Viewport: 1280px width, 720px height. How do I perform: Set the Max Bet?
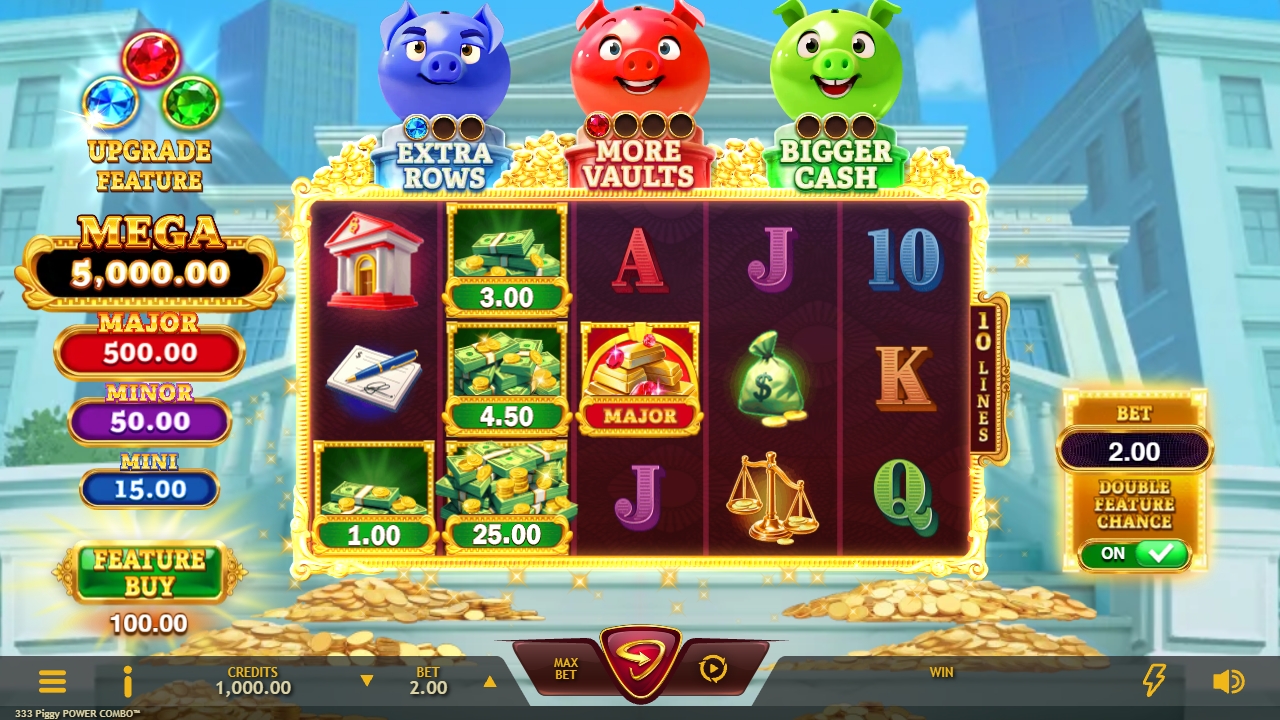click(x=566, y=669)
